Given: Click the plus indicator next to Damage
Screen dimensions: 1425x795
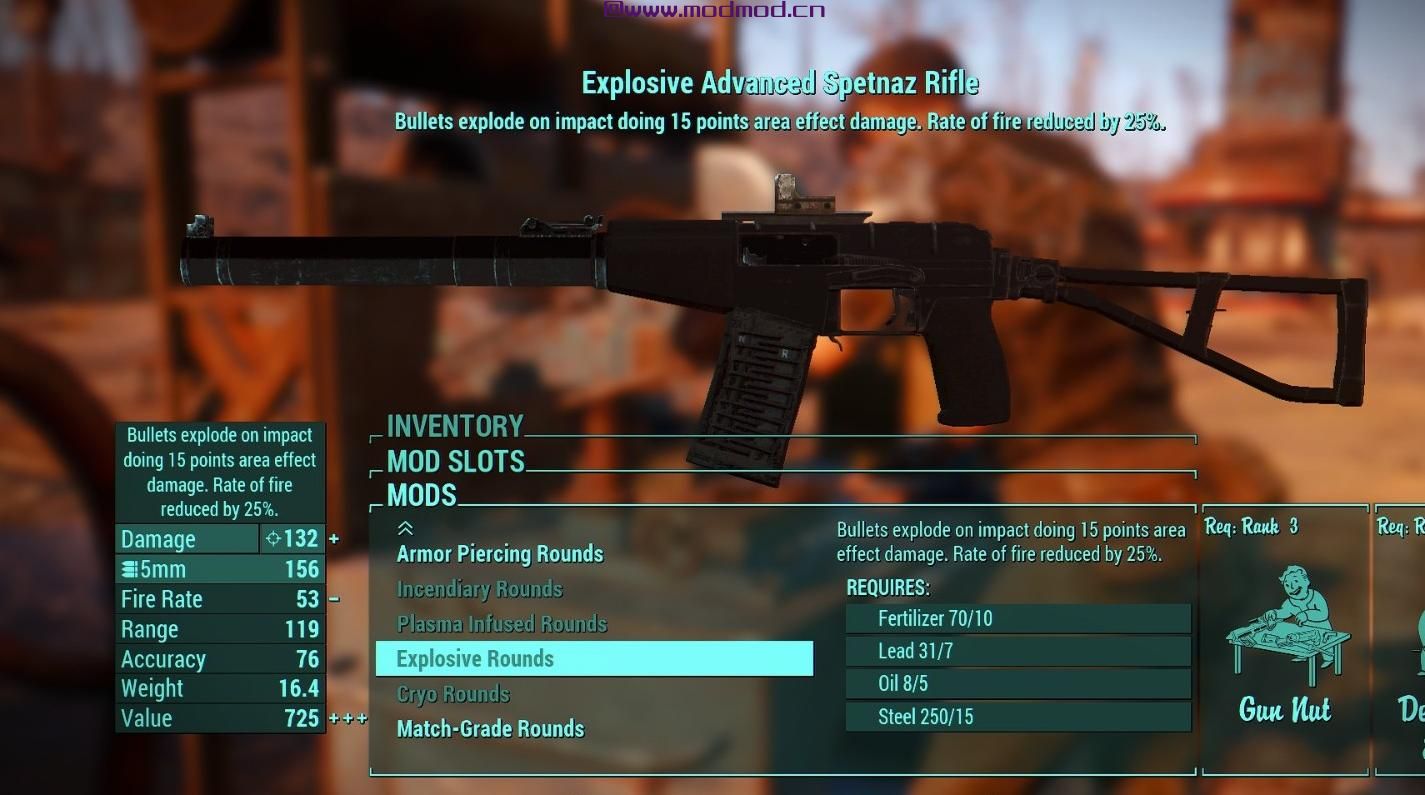Looking at the screenshot, I should point(334,538).
